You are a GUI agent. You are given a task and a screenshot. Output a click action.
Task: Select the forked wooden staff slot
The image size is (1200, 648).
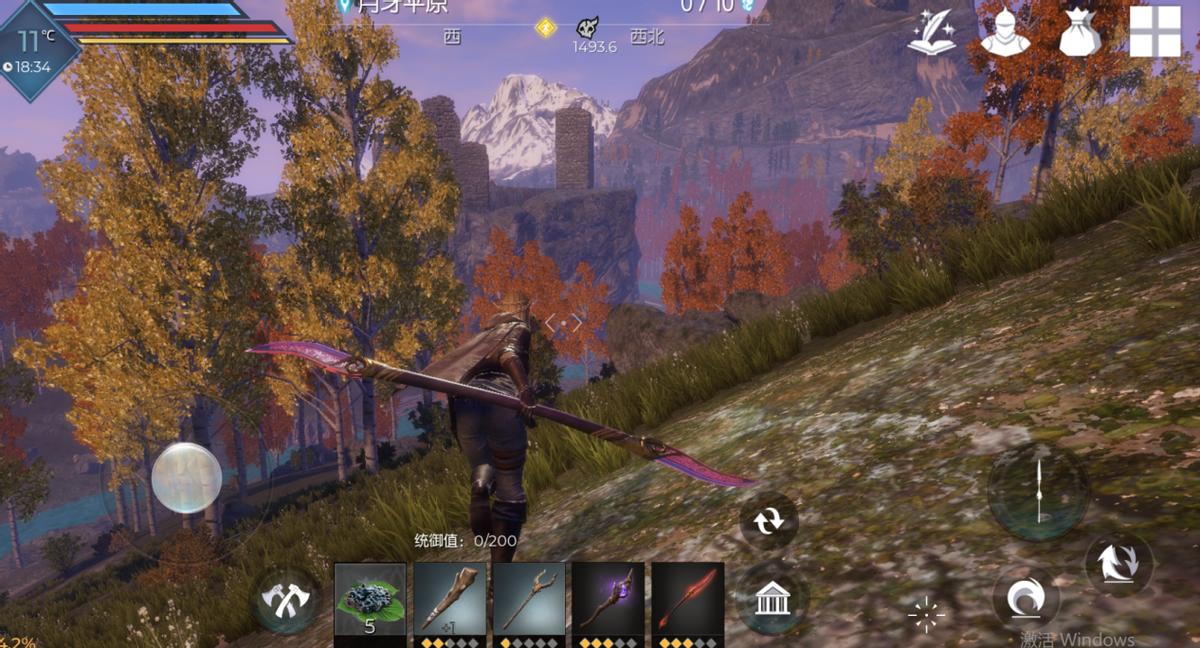pos(529,598)
